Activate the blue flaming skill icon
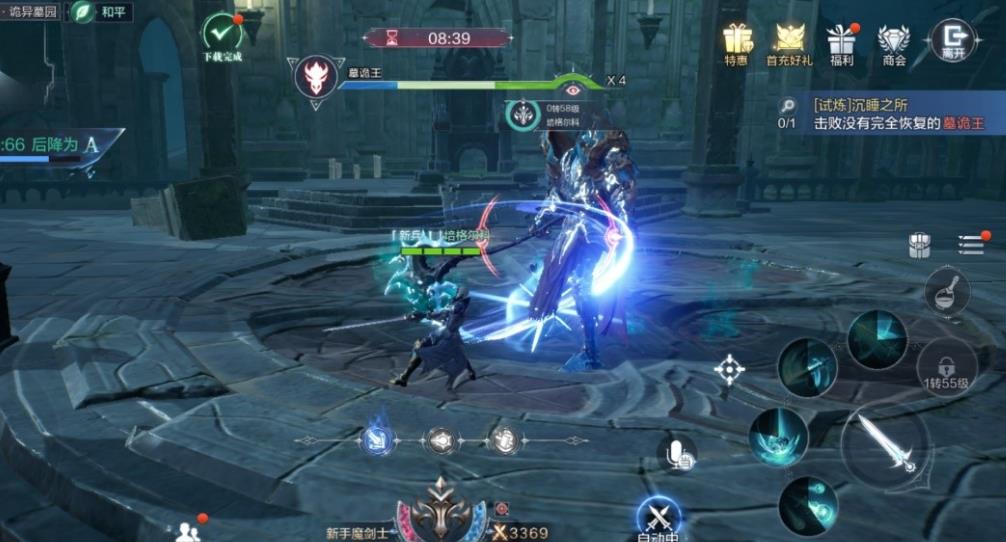 [x=377, y=440]
